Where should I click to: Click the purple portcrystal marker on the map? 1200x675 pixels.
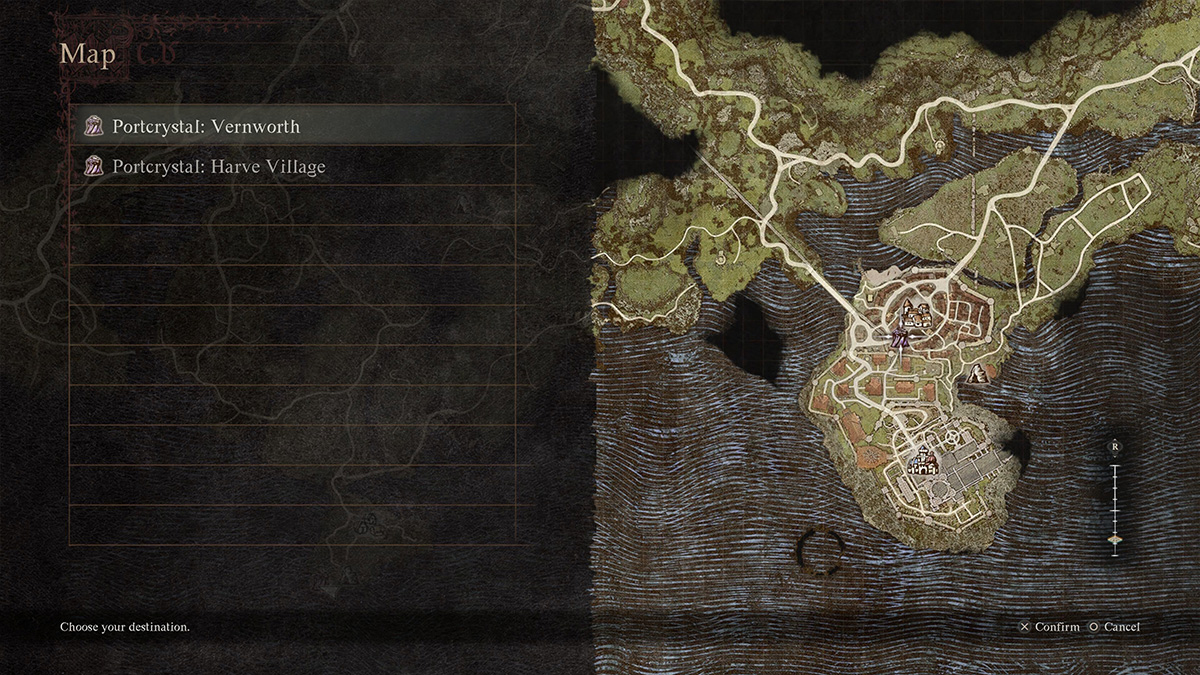(x=900, y=339)
